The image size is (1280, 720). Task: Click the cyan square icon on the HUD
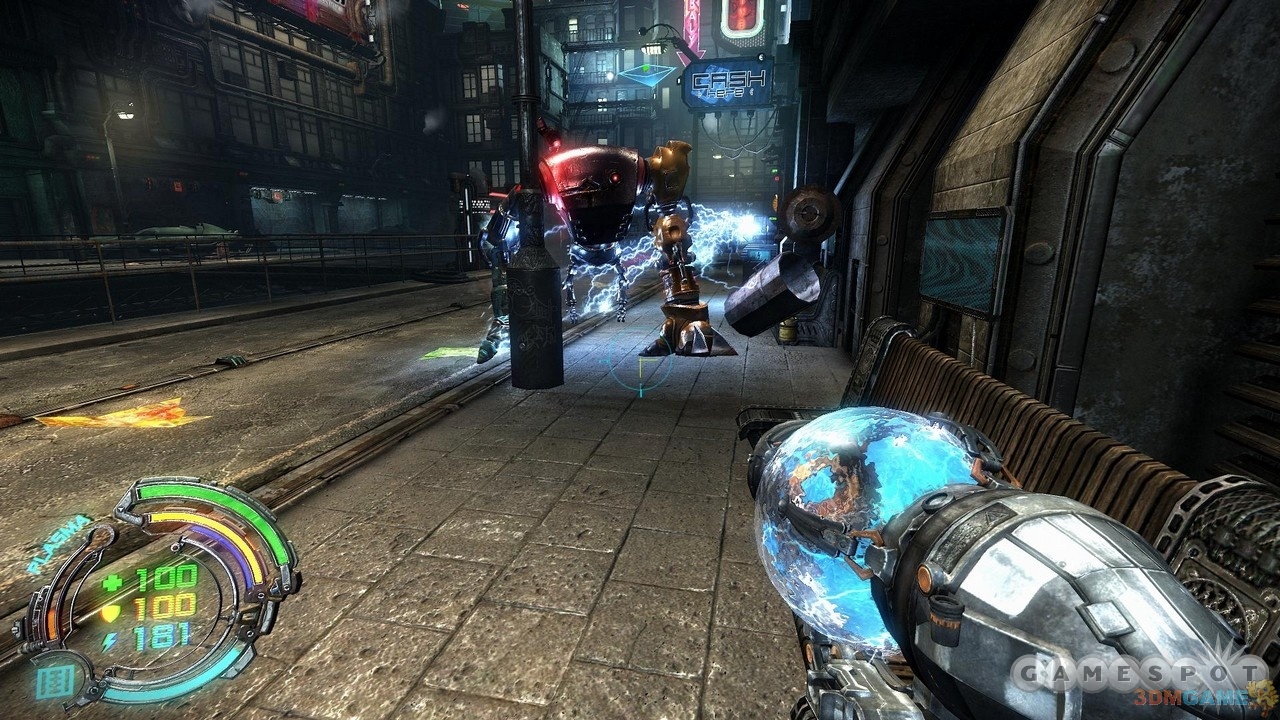coord(54,681)
